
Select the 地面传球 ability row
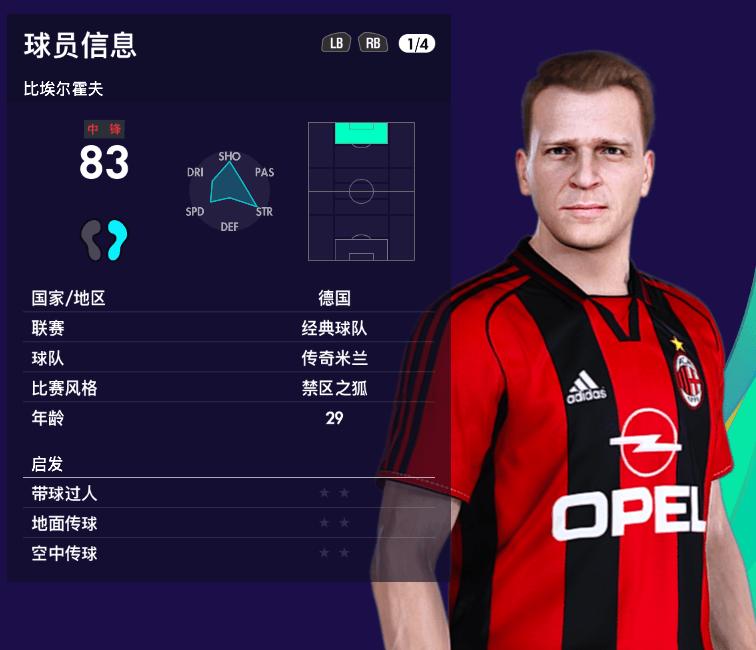click(x=230, y=523)
